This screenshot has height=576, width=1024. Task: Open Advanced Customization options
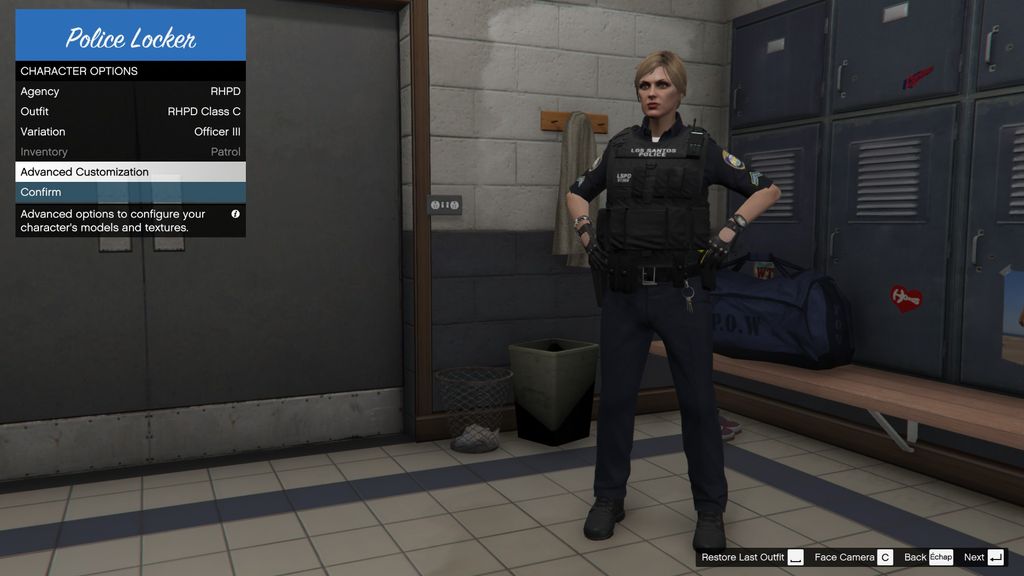130,172
